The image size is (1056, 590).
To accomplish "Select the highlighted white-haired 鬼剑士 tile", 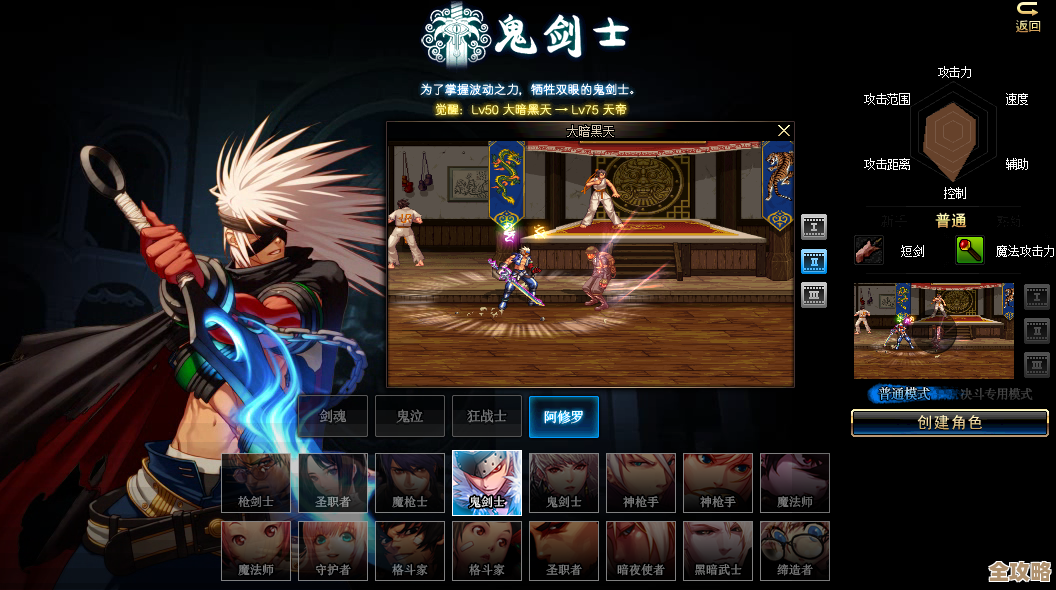I will [x=487, y=483].
